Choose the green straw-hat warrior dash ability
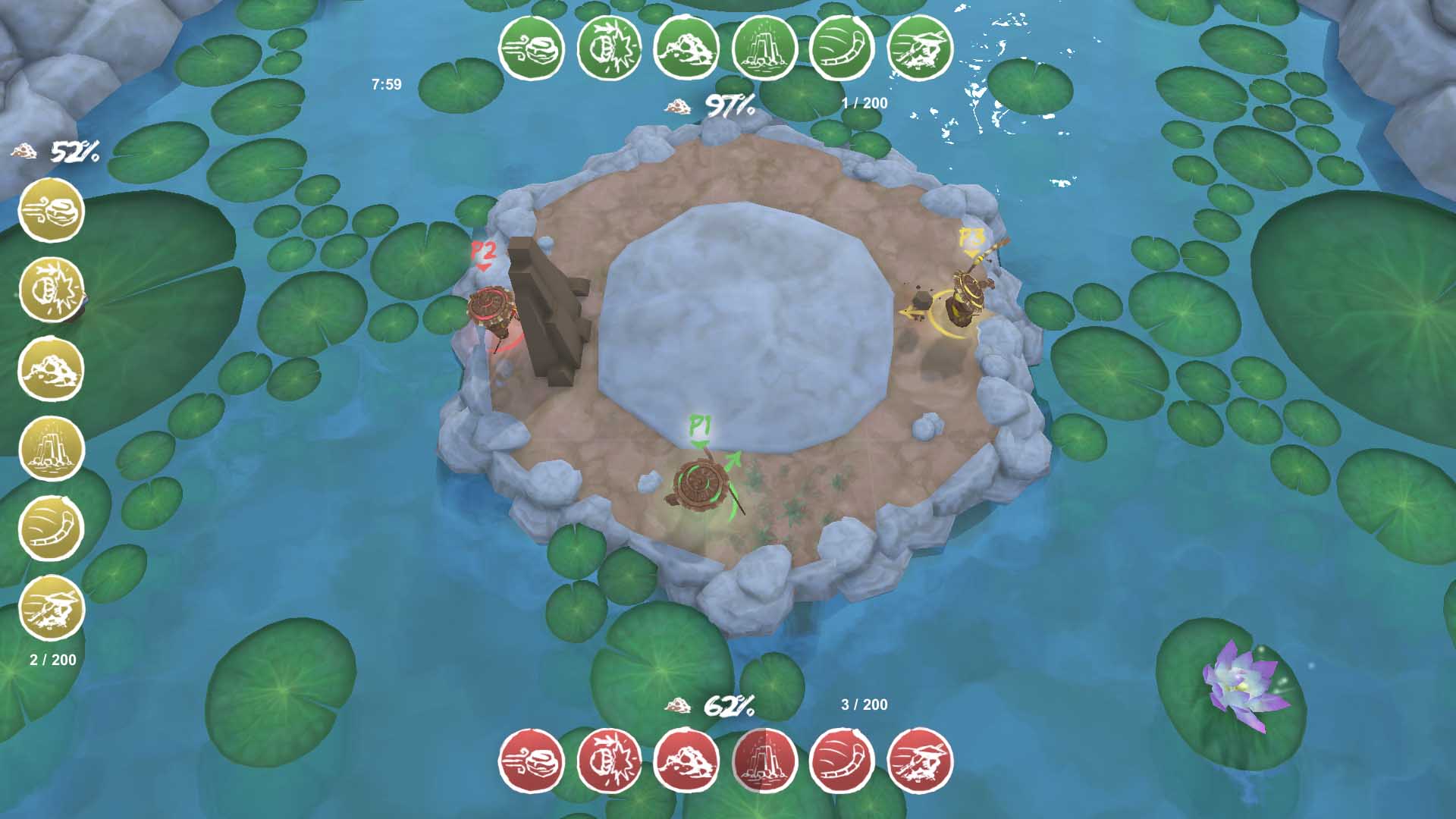Screen dimensions: 1456x819 (x=920, y=48)
